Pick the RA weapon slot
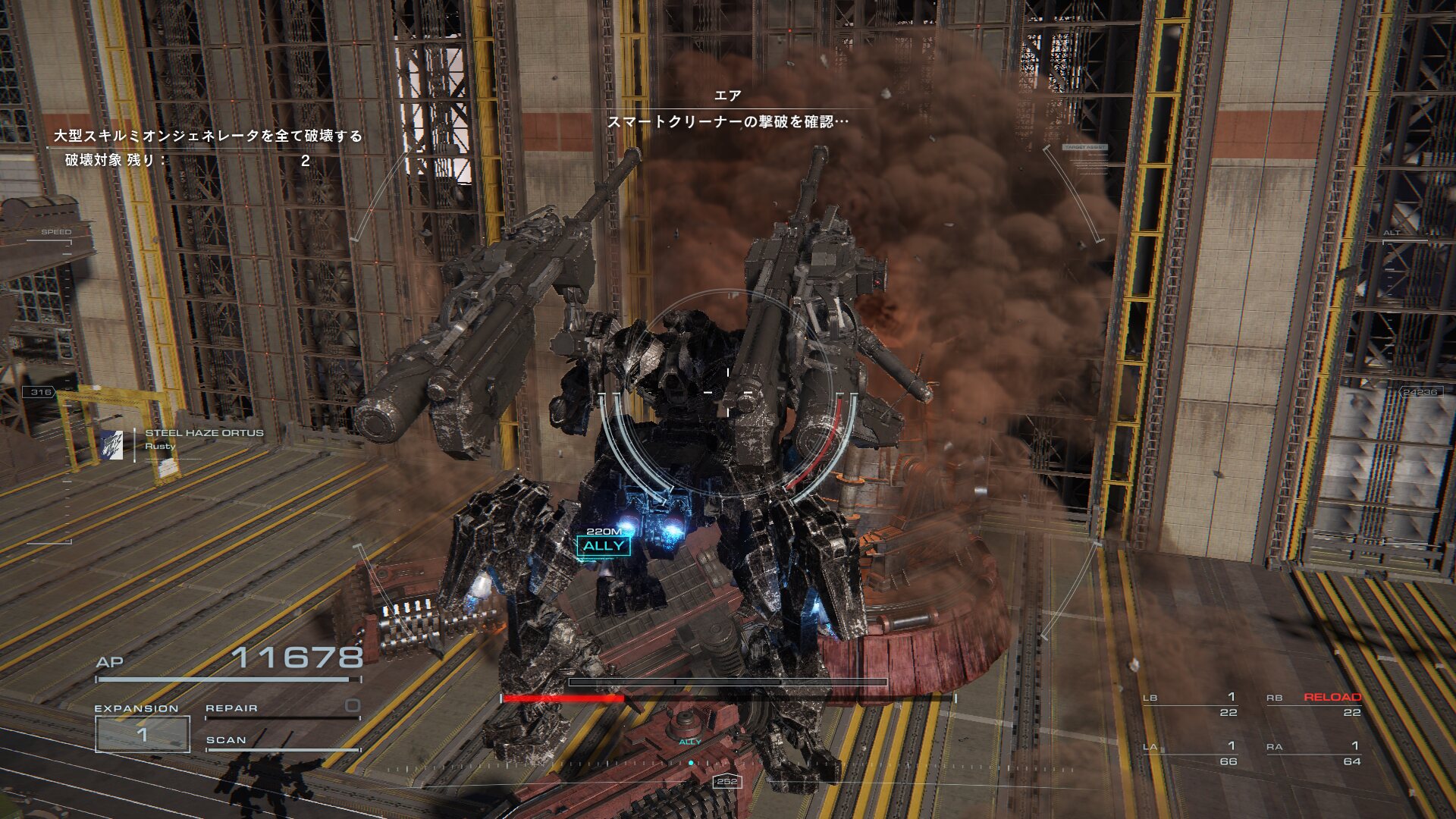 click(x=1313, y=753)
